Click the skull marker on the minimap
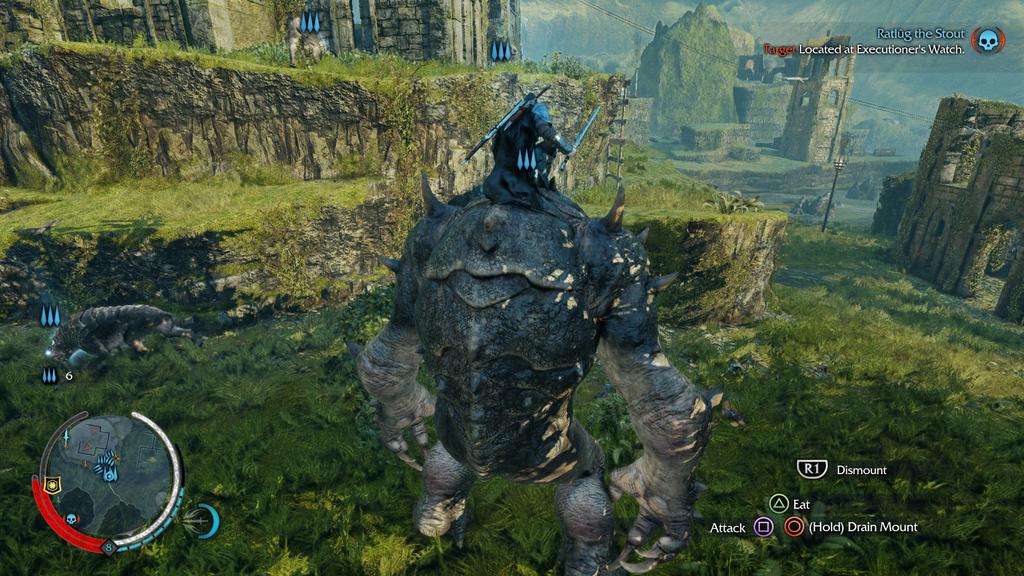 pyautogui.click(x=71, y=520)
